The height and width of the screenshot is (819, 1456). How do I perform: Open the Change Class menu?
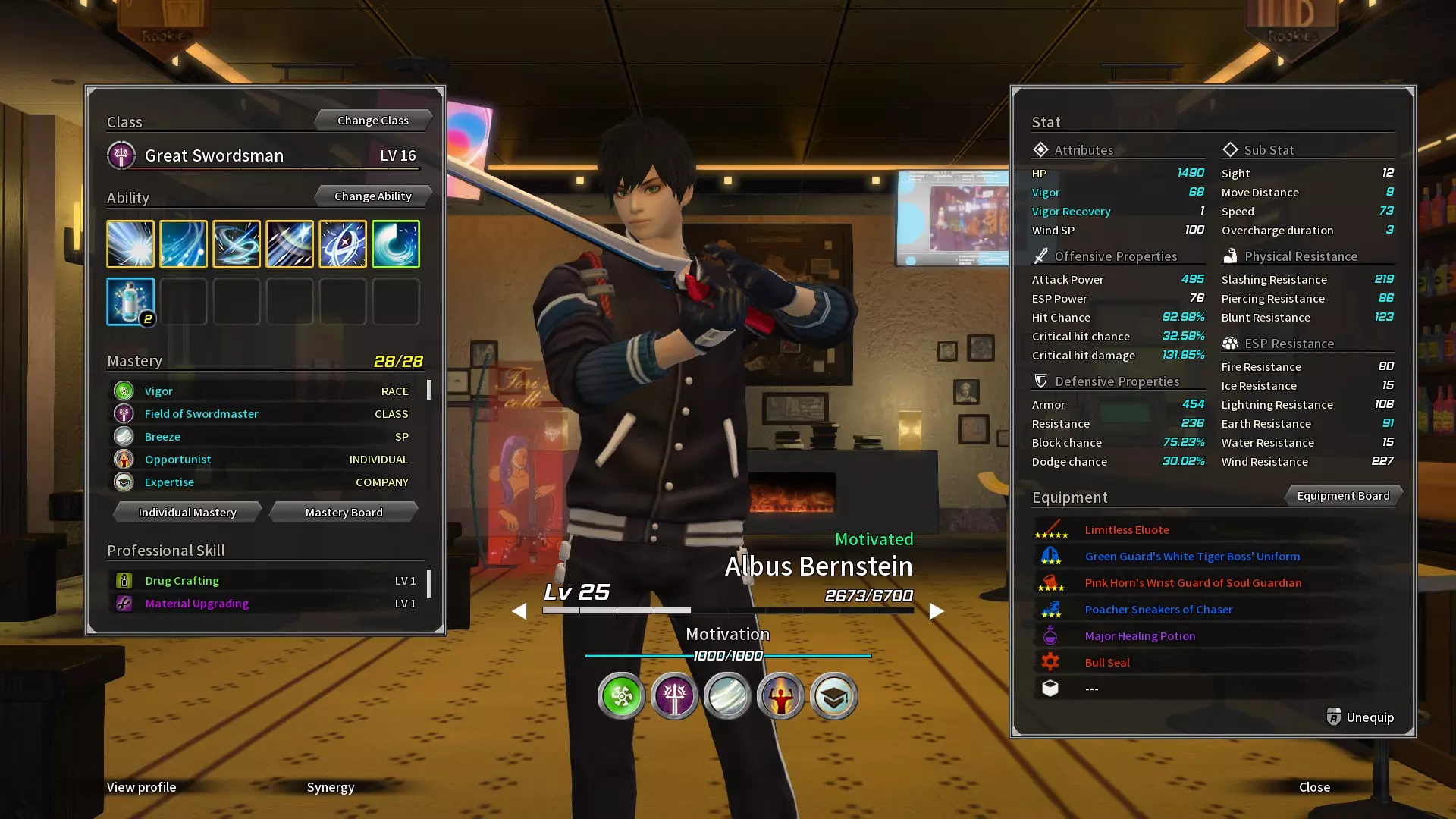point(372,121)
